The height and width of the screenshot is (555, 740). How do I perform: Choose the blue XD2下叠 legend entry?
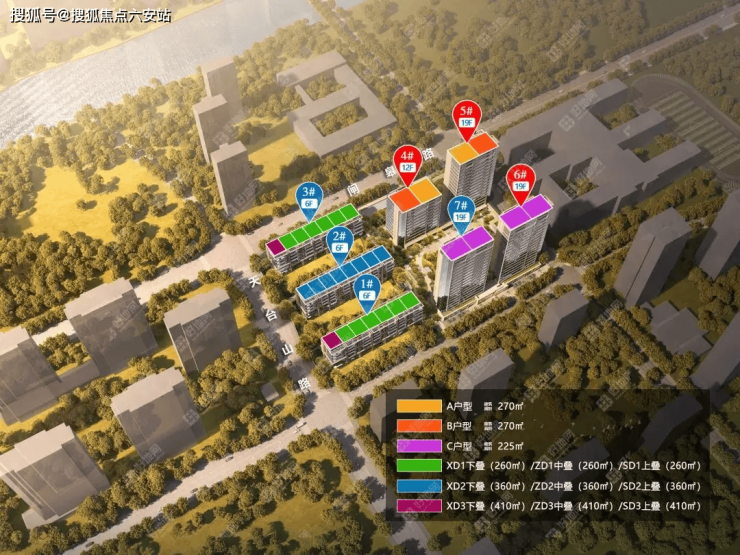pyautogui.click(x=419, y=485)
